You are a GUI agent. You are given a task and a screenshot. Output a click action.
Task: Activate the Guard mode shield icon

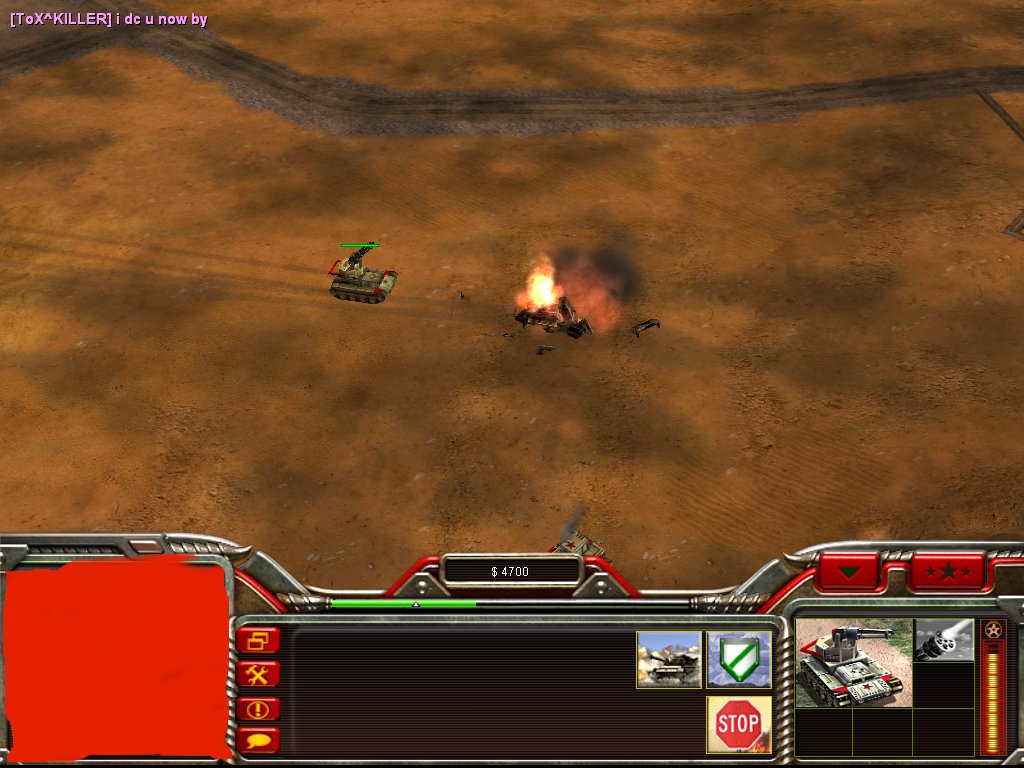coord(739,659)
